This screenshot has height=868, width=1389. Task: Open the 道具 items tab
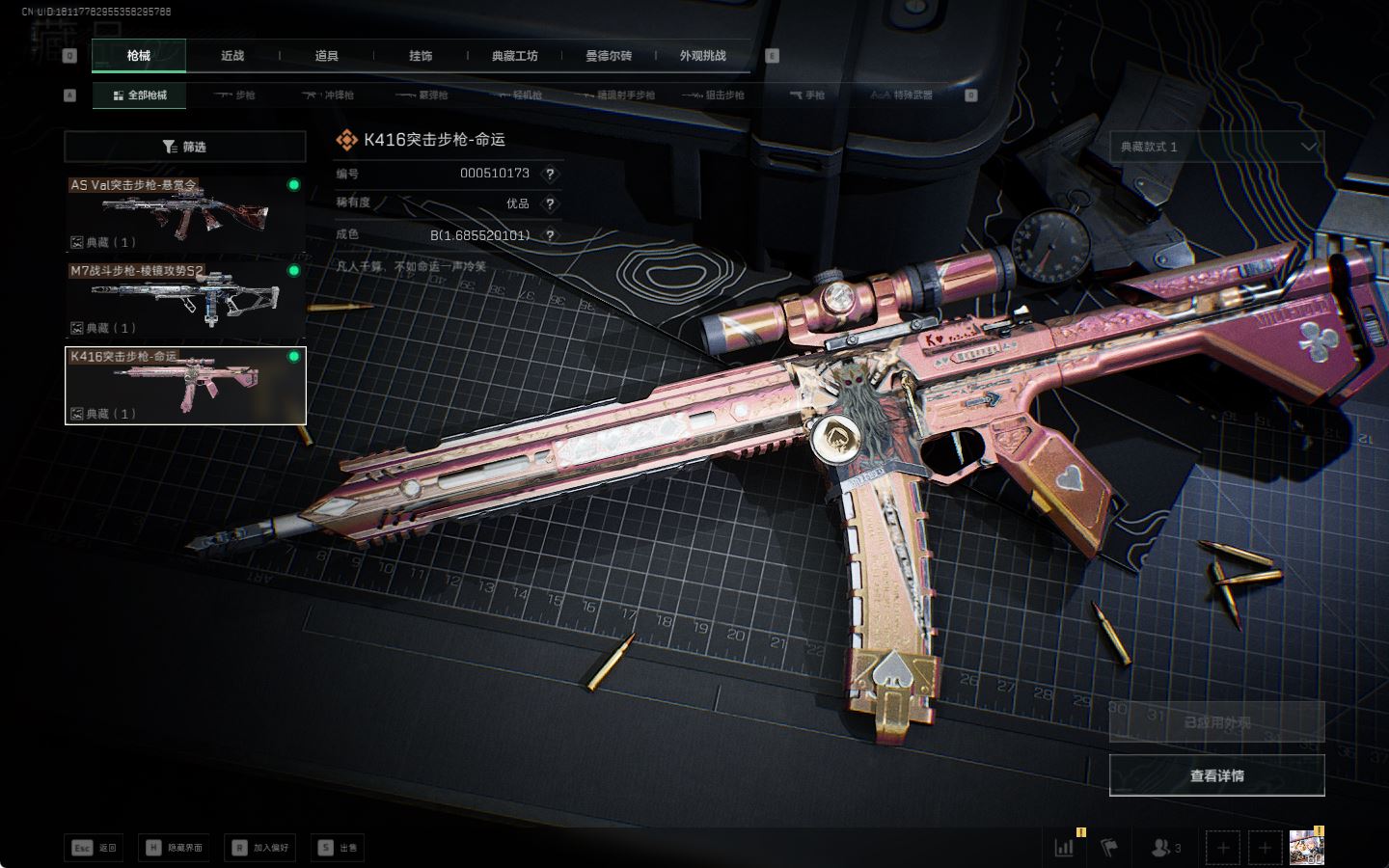tap(327, 56)
